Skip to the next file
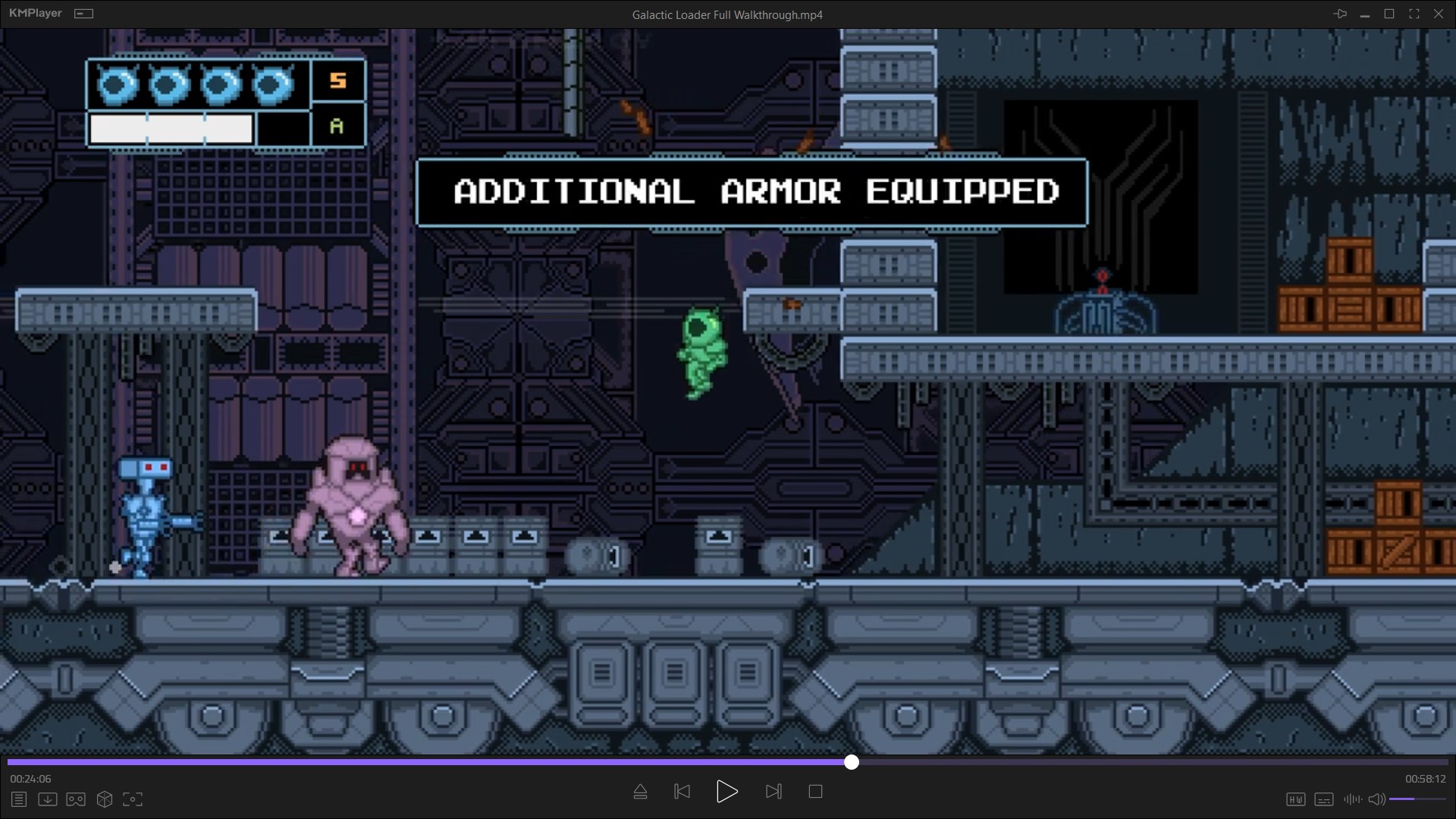 tap(773, 791)
